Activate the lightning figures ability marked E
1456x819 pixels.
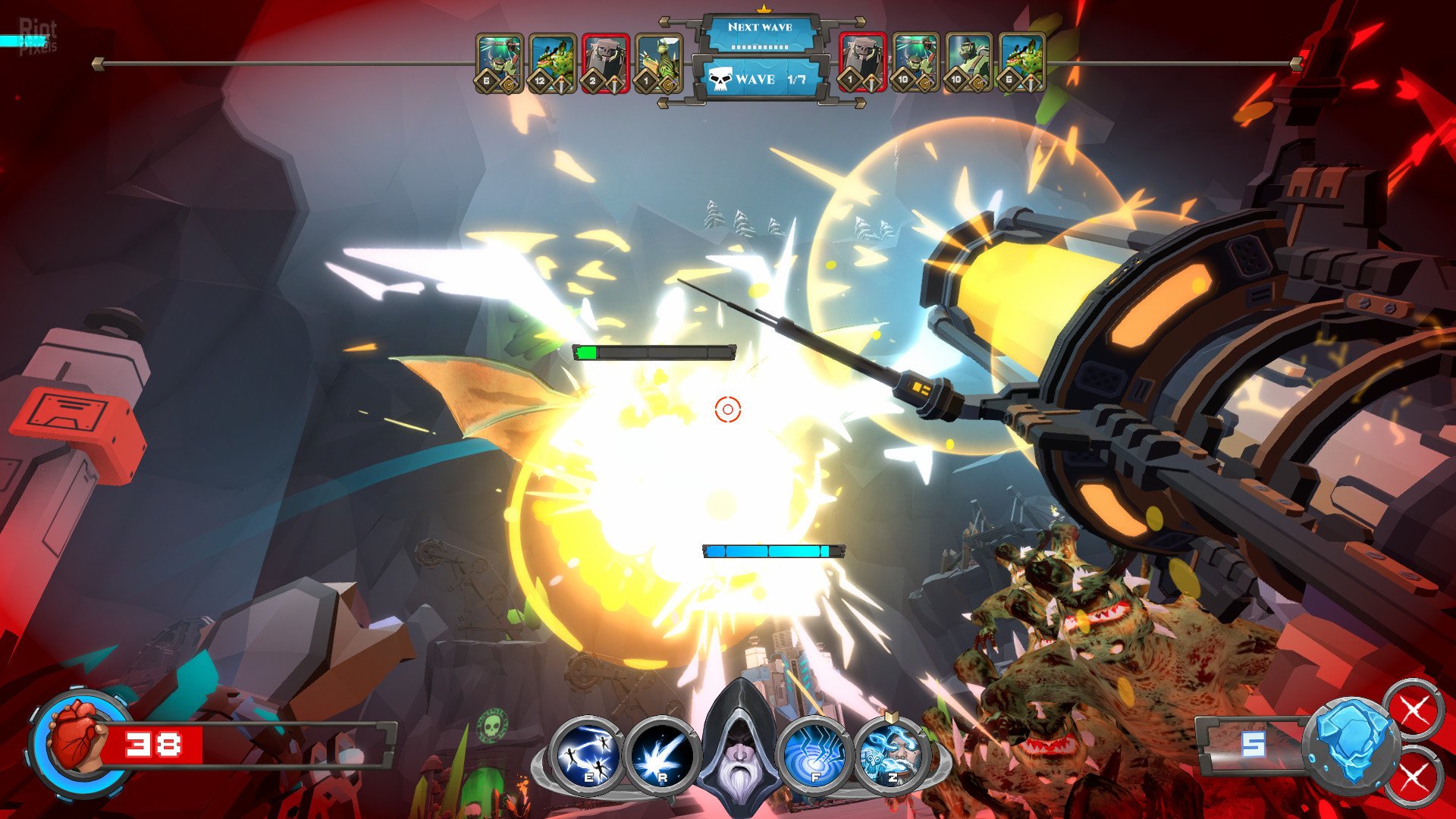point(585,752)
